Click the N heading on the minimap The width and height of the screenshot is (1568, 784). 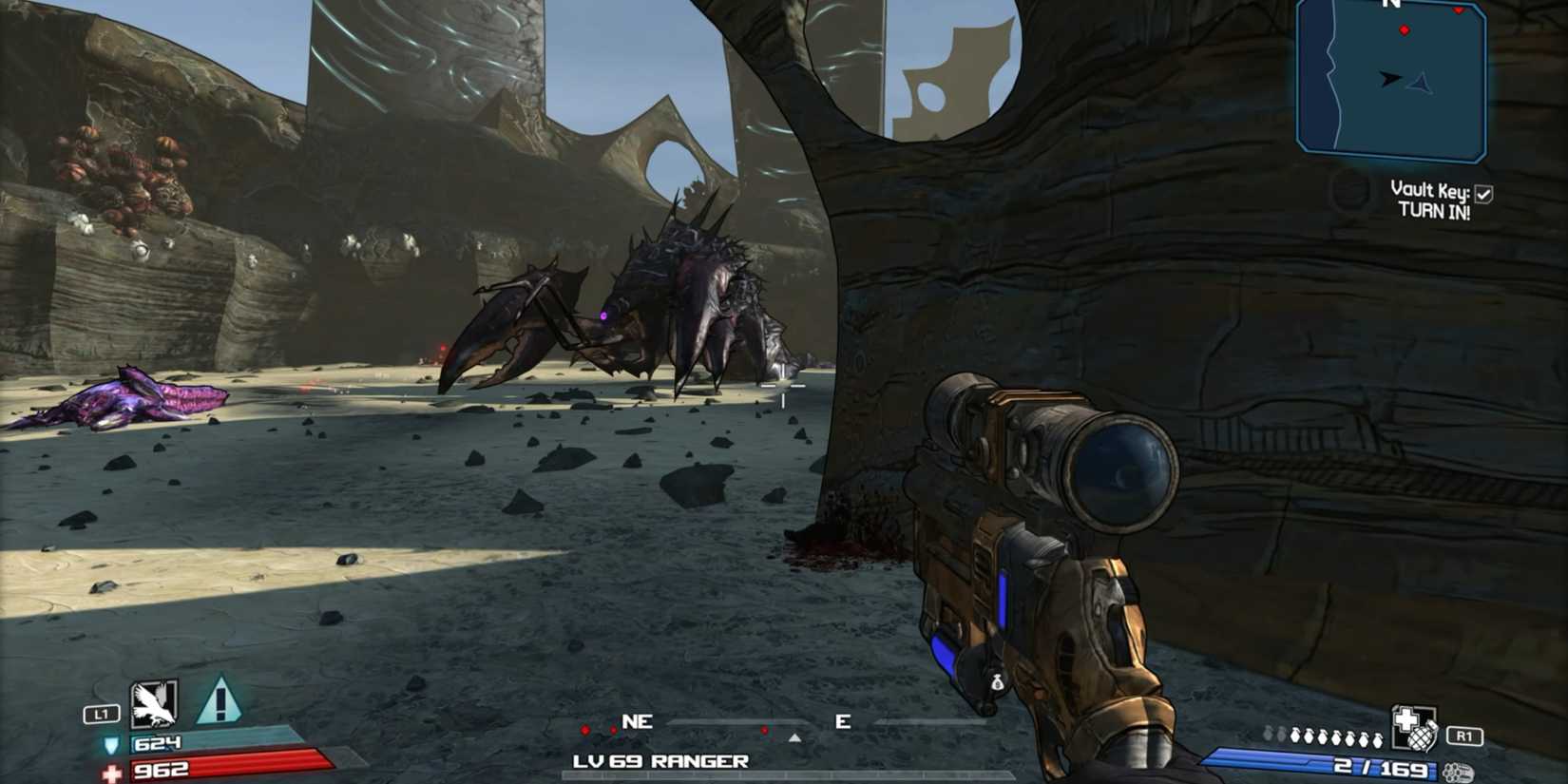(1391, 5)
